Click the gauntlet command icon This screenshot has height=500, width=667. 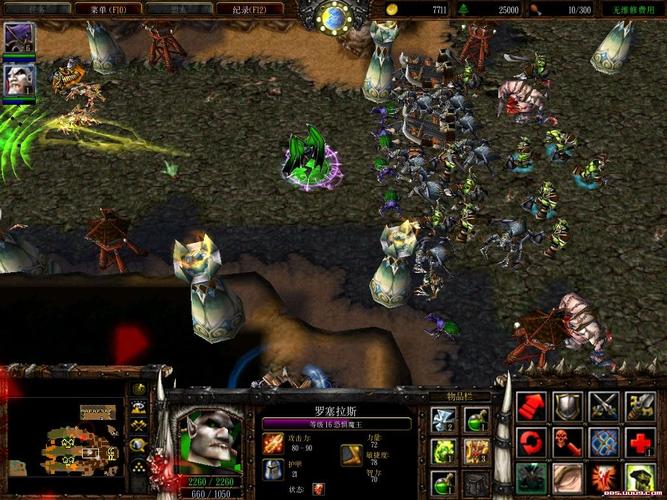tap(640, 407)
